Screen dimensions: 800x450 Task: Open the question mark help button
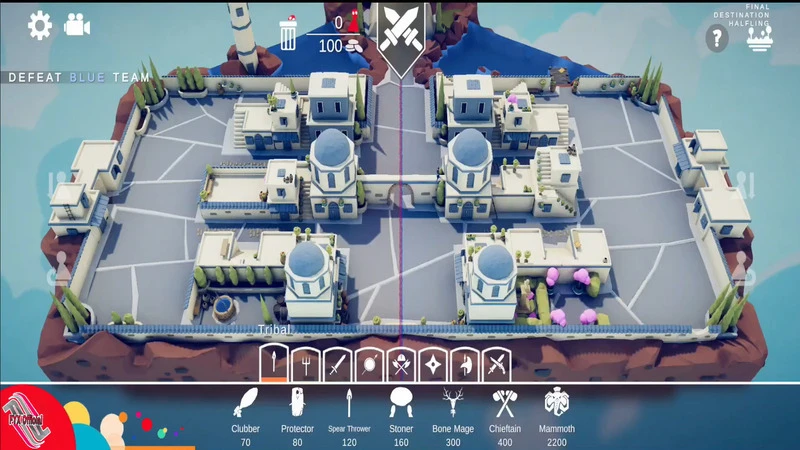point(716,39)
